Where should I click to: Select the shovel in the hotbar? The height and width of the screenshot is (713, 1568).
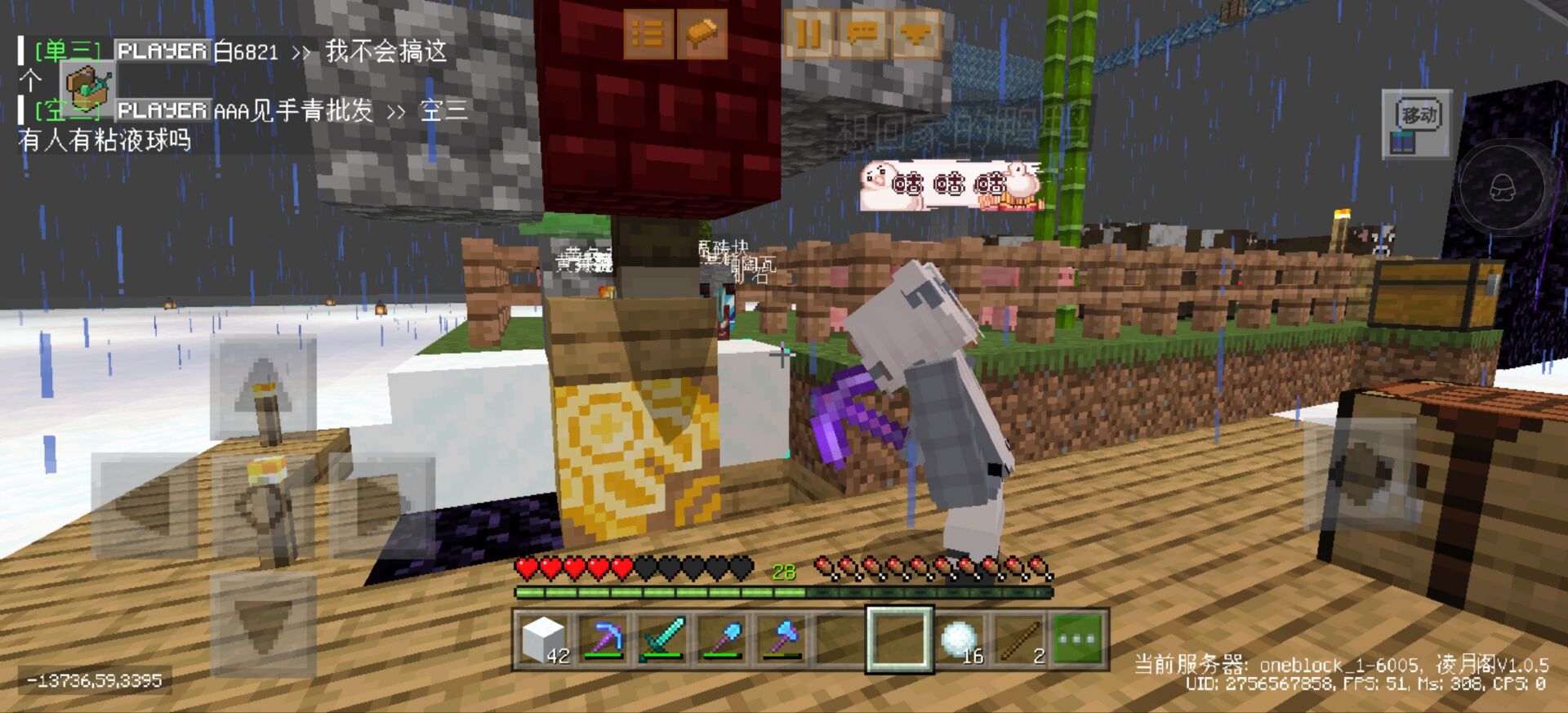(722, 639)
